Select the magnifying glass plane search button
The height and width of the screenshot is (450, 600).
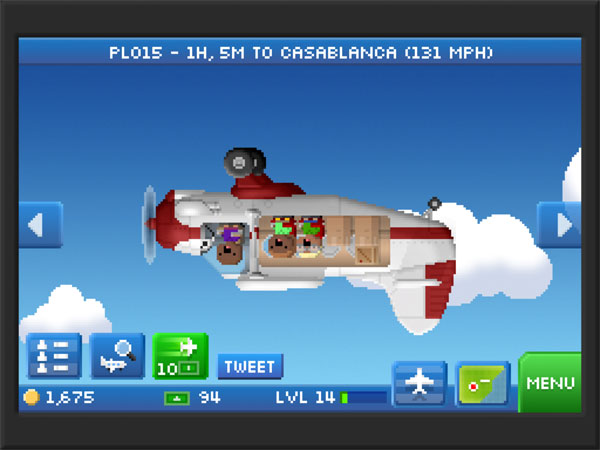point(117,357)
